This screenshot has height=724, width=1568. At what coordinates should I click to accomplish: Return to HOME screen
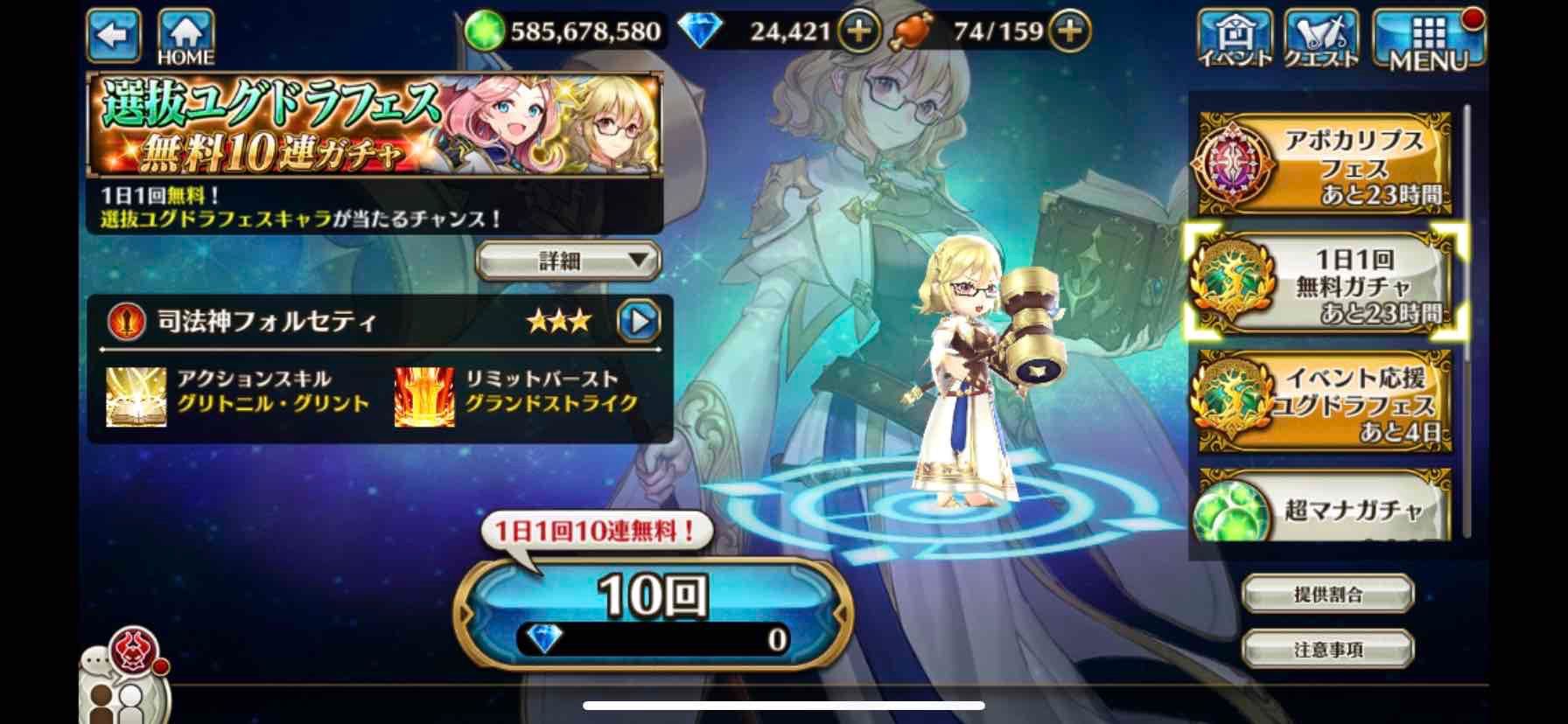pyautogui.click(x=183, y=33)
